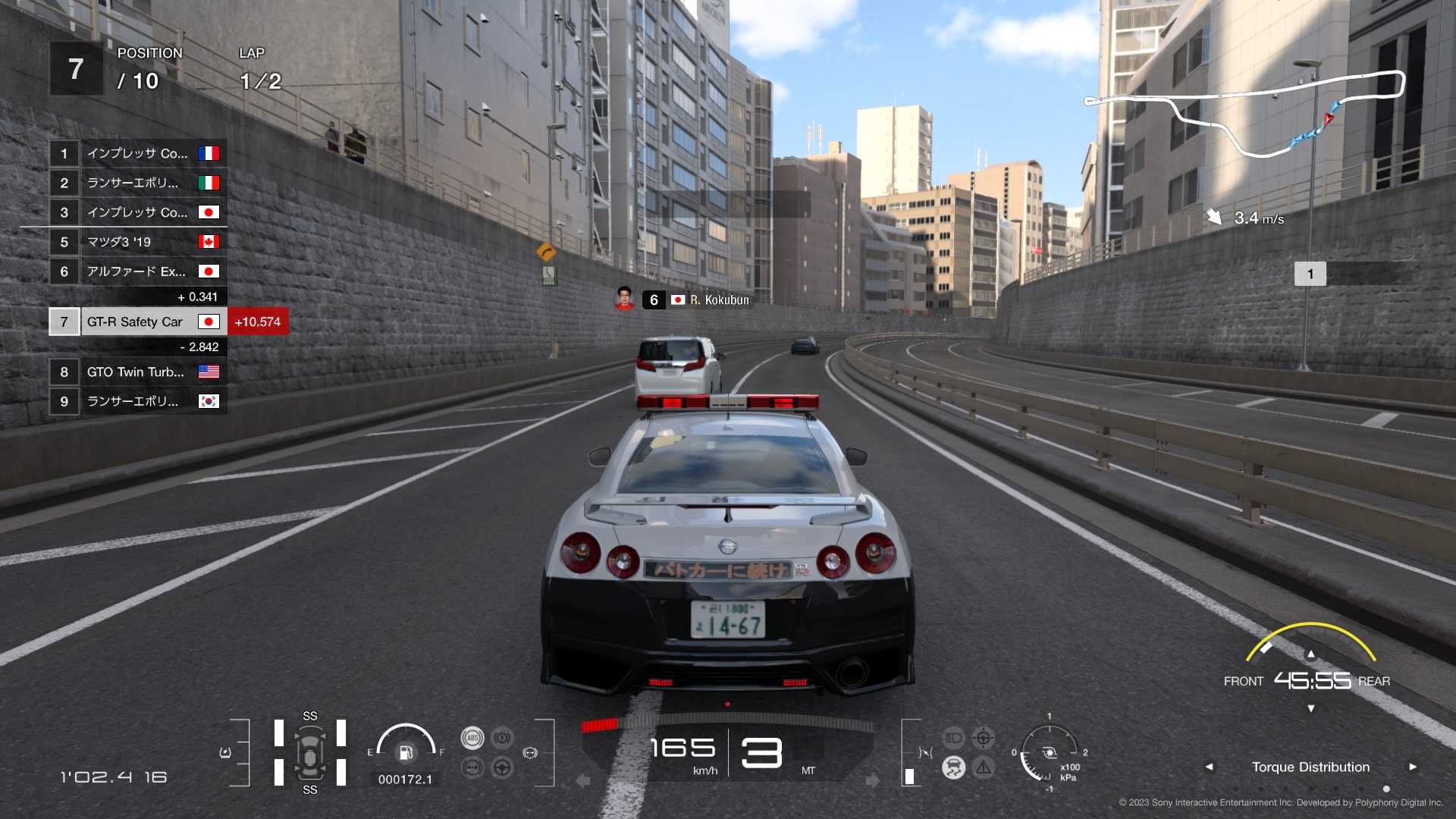Click the POSITION header label
Viewport: 1456px width, 819px height.
[149, 53]
